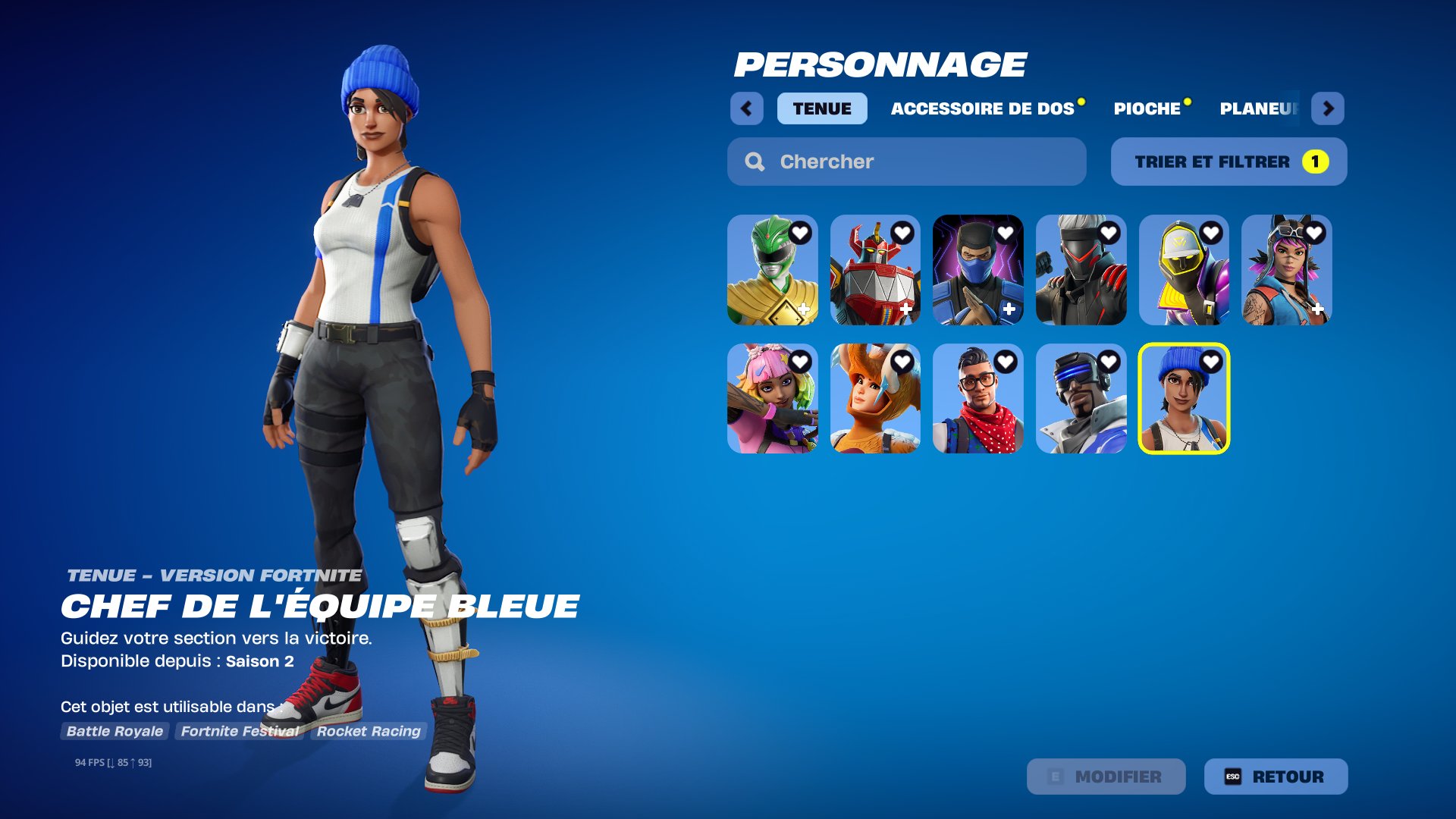The height and width of the screenshot is (819, 1456).
Task: Click the left arrow to scroll category tabs
Action: [x=748, y=108]
